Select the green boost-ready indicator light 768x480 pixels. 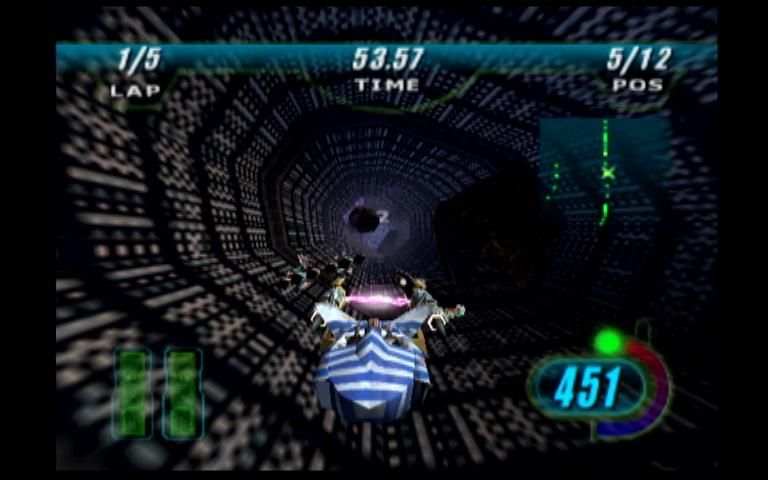coord(607,343)
